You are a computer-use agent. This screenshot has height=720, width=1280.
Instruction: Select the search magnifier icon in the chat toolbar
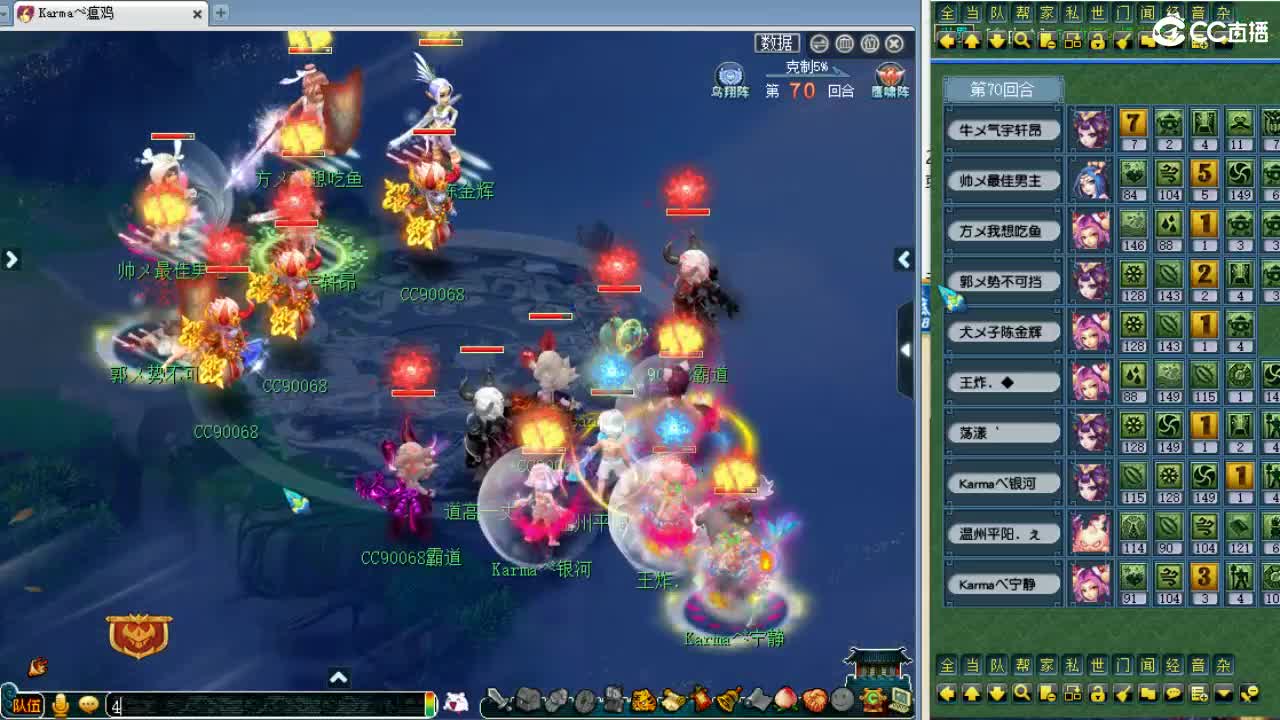coord(1022,693)
